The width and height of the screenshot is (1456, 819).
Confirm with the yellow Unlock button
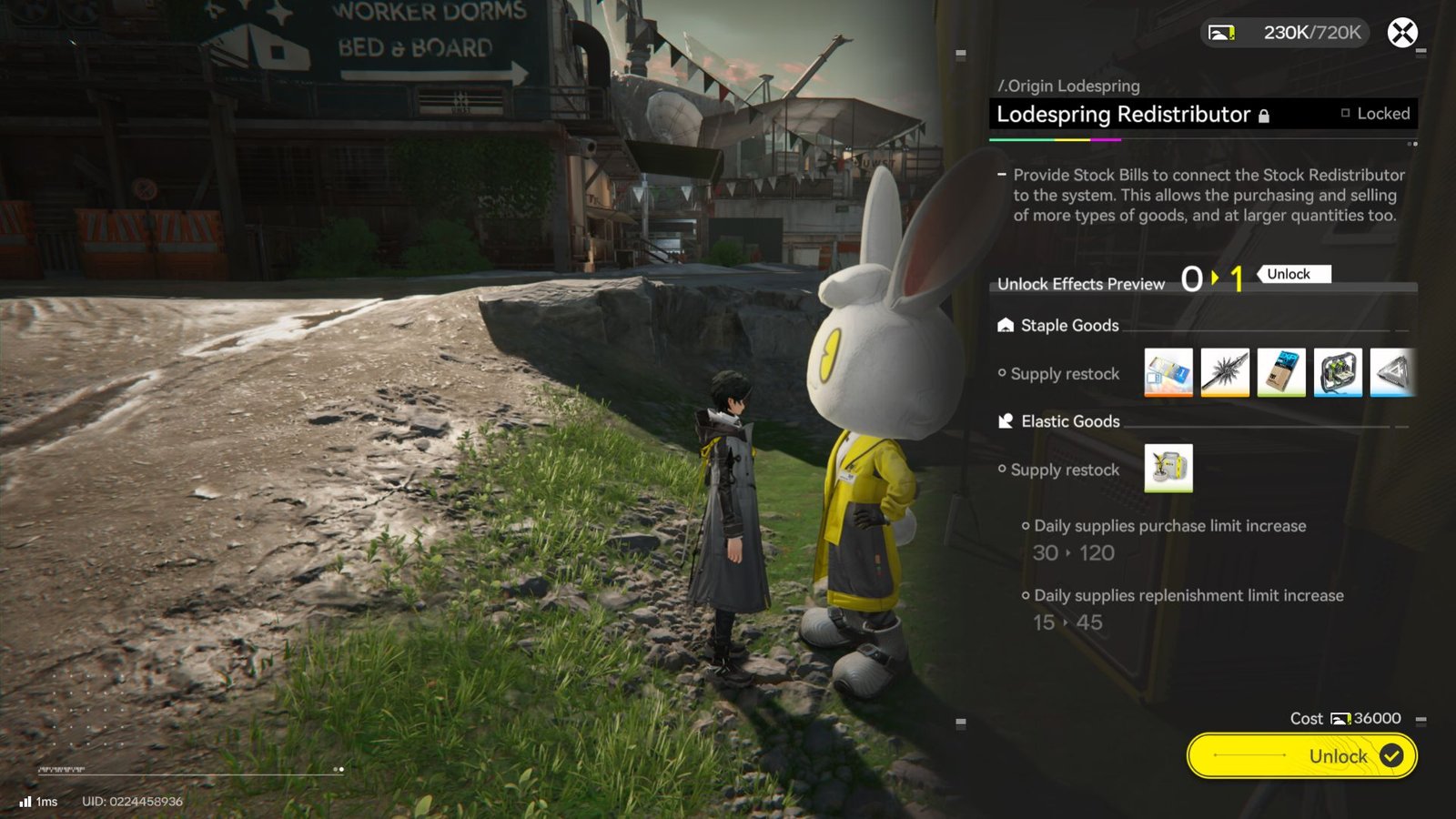(1301, 755)
